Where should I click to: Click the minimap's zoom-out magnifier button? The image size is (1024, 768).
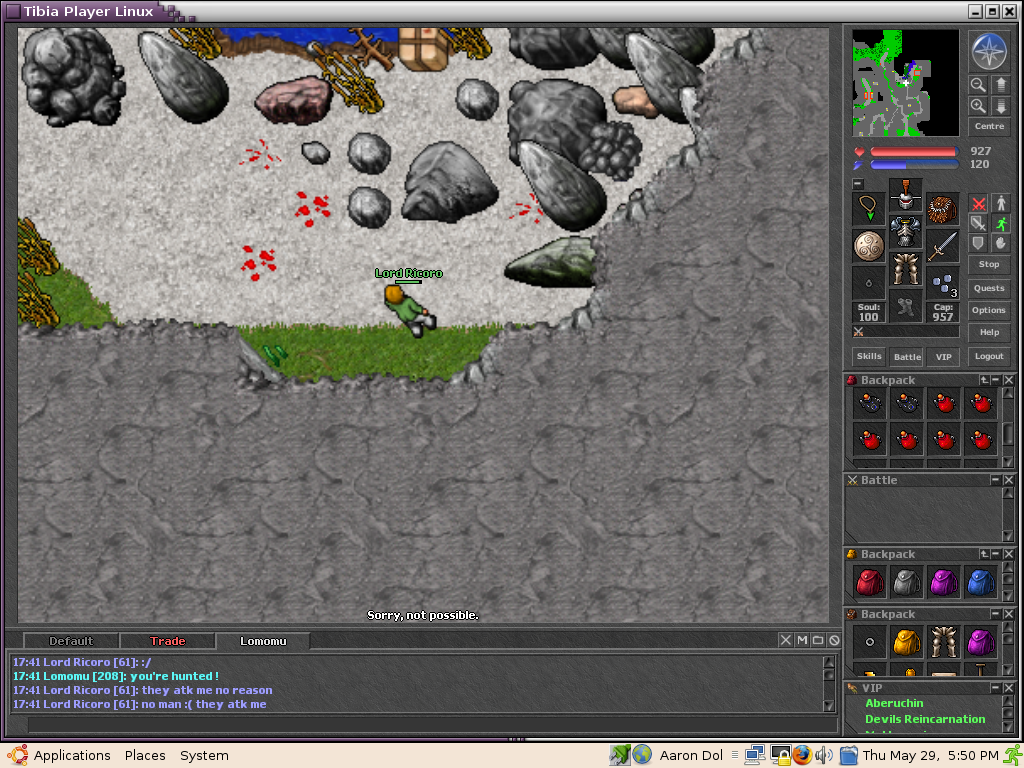[978, 86]
